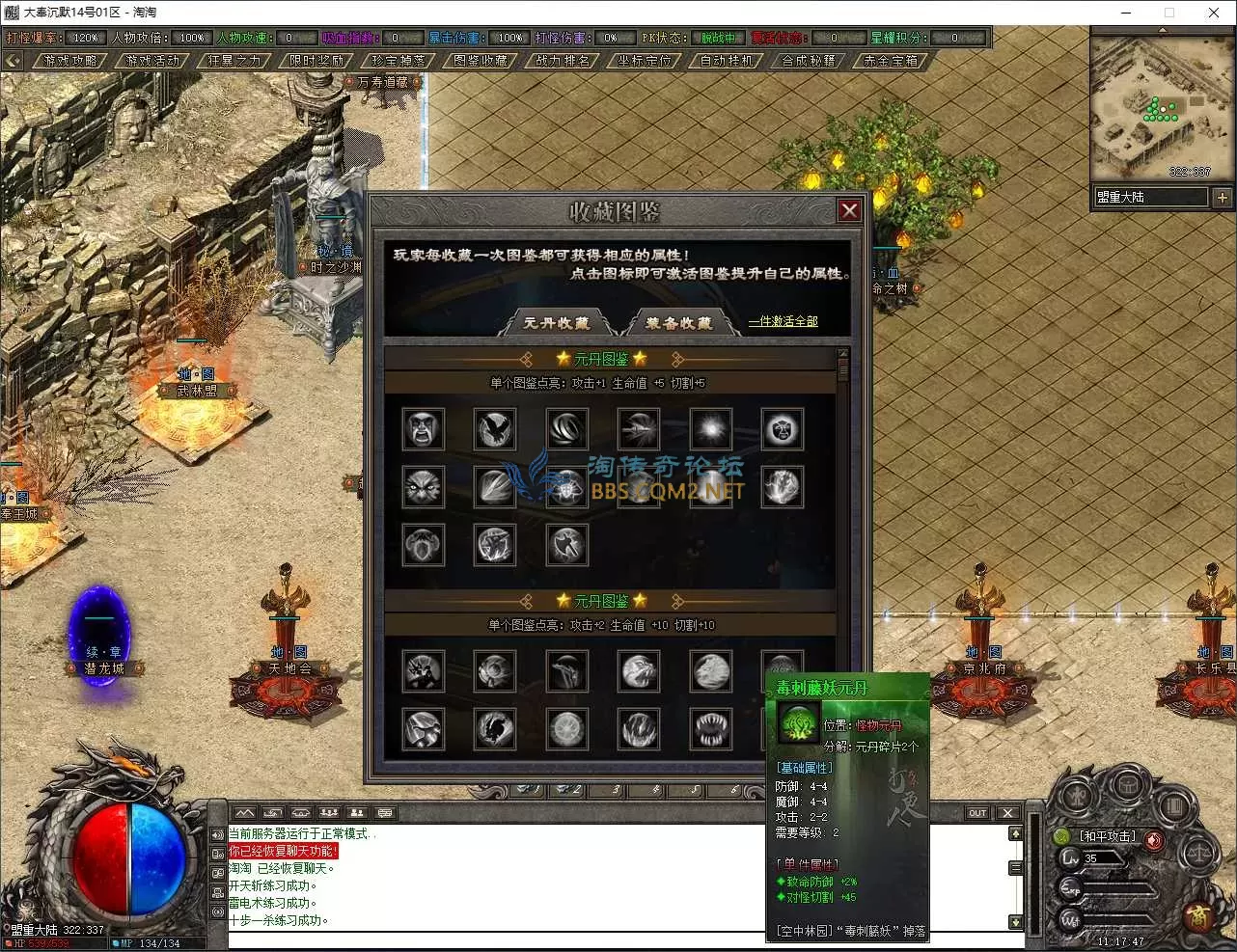The image size is (1237, 952).
Task: Switch to the 装备收藏 tab
Action: coord(679,323)
